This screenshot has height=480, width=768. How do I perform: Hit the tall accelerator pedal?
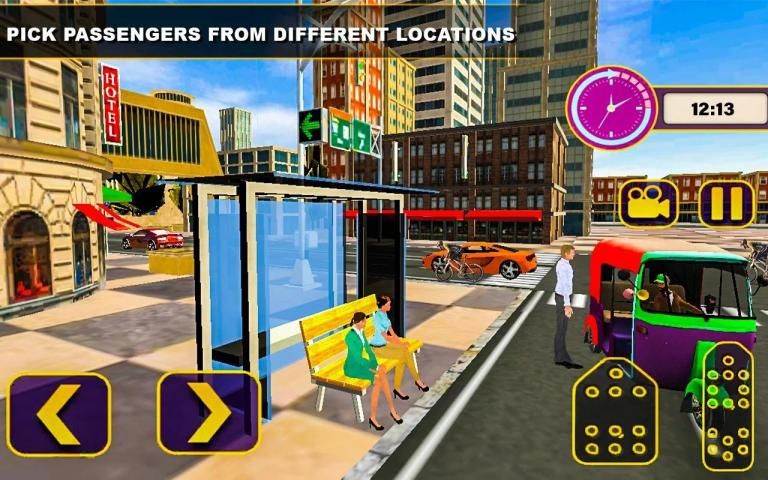pyautogui.click(x=727, y=405)
